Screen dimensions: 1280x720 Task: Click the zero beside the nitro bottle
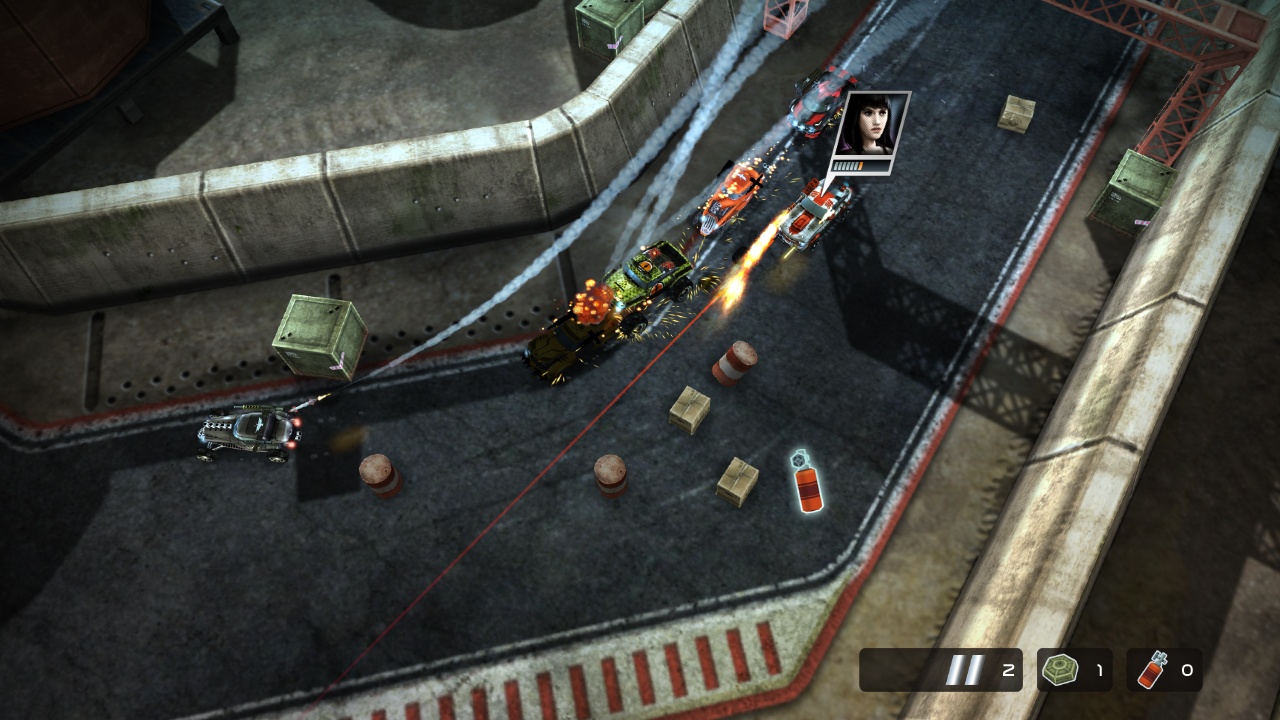(1189, 671)
